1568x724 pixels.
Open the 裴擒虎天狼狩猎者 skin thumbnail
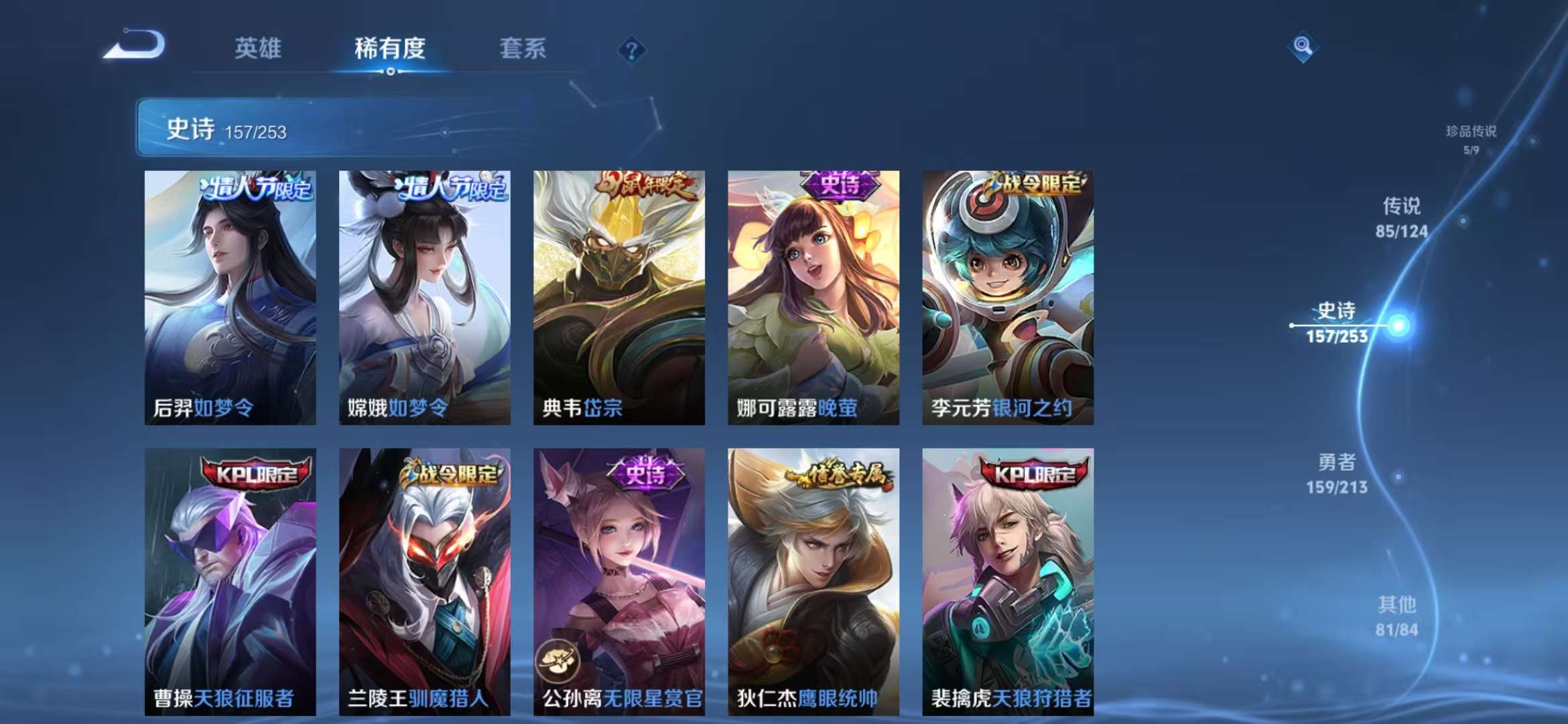click(1006, 583)
